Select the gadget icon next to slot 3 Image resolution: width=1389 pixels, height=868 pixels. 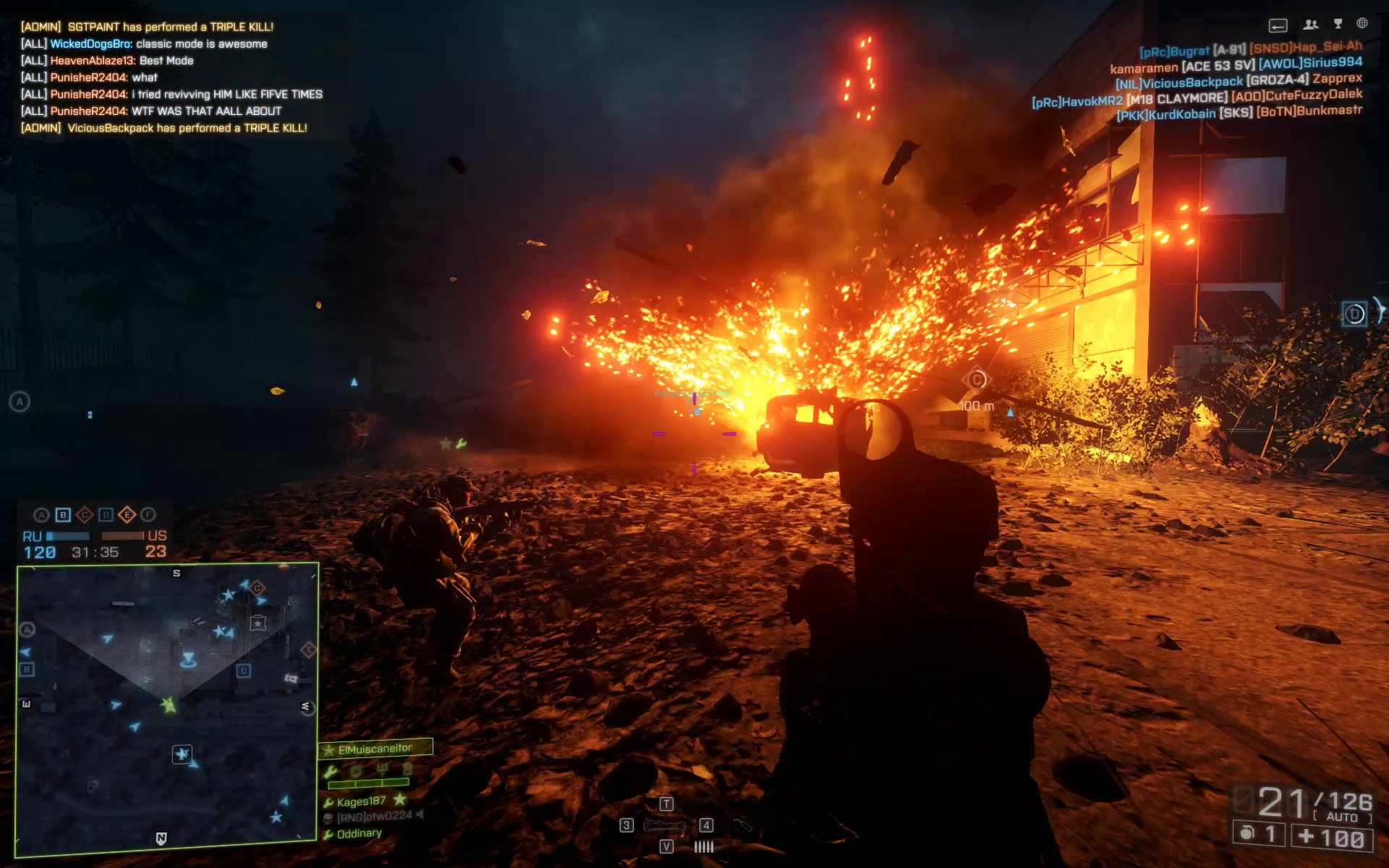click(664, 825)
